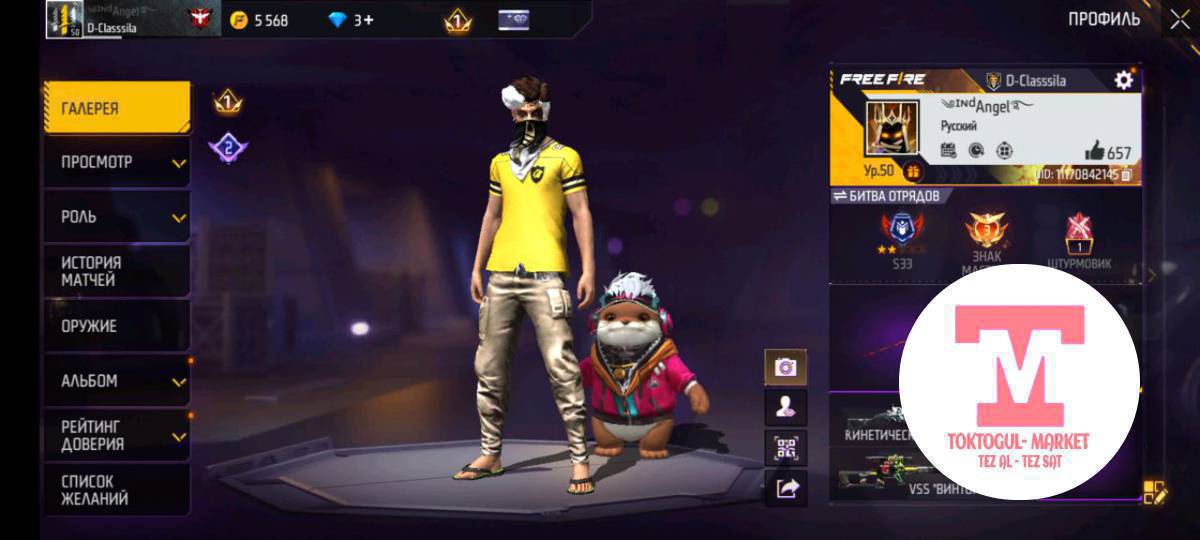Open the edit layout icon in the corner
Viewport: 1200px width, 540px height.
[x=1155, y=491]
